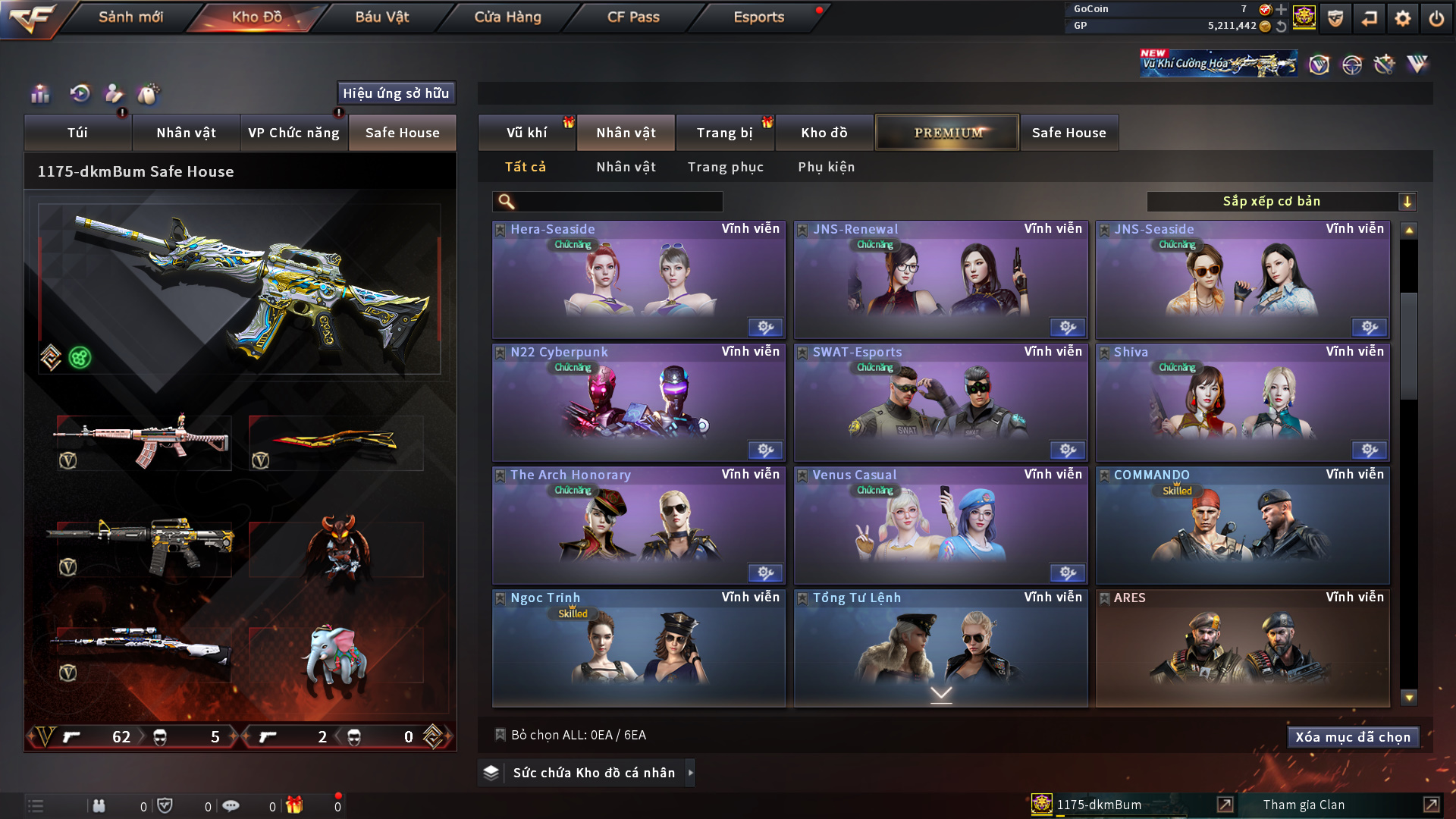The height and width of the screenshot is (819, 1456).
Task: Click the character search field
Action: [x=618, y=202]
